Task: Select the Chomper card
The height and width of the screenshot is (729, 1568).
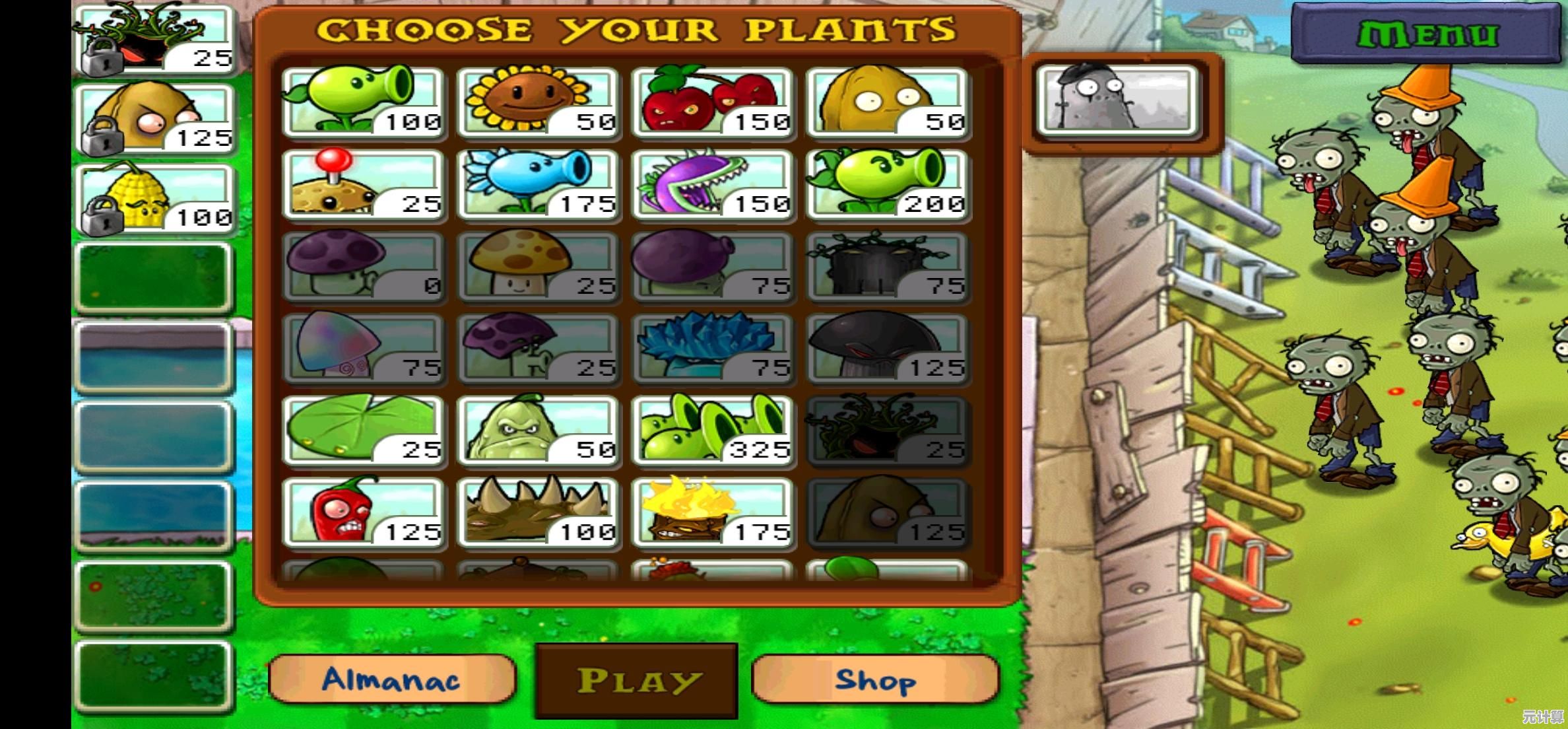Action: pyautogui.click(x=713, y=185)
